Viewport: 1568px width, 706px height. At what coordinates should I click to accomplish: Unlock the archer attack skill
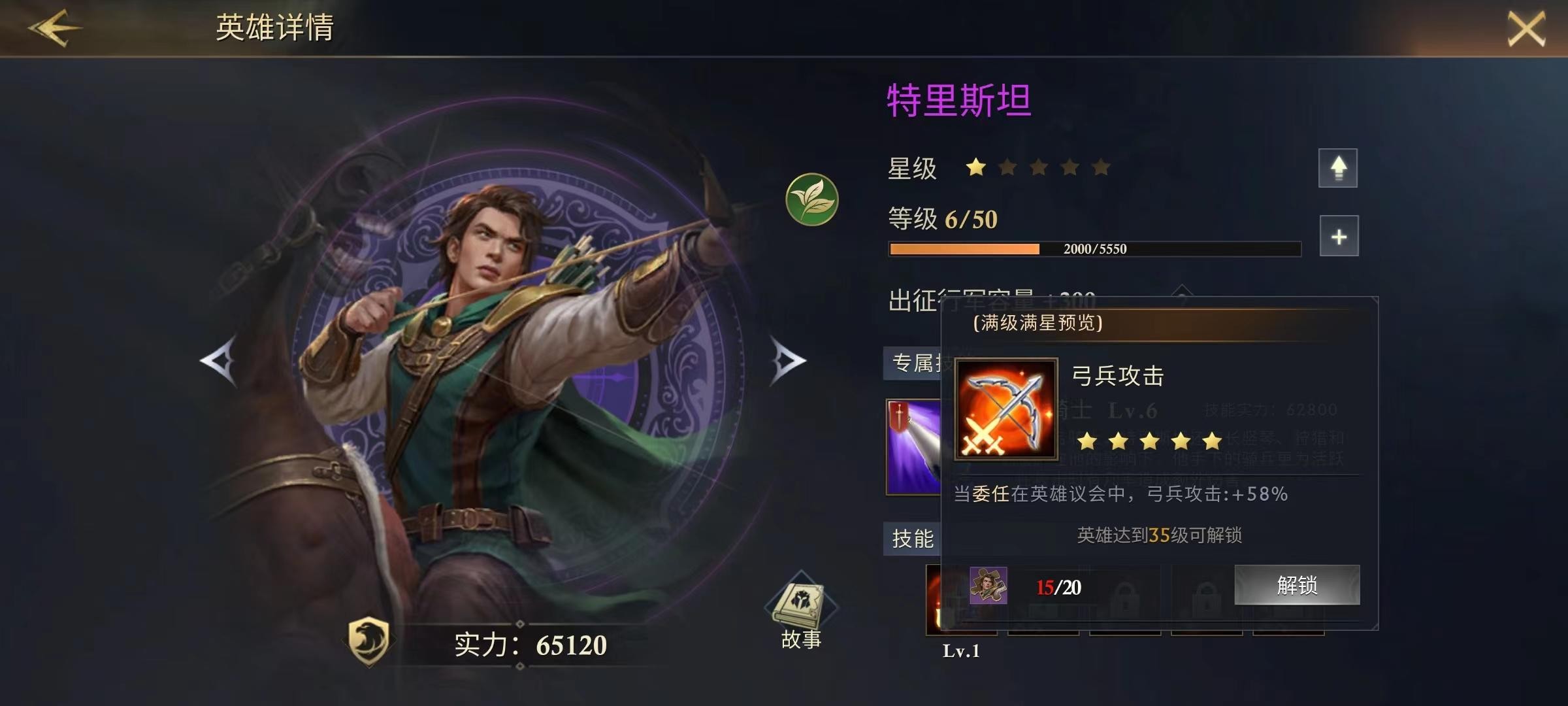(1297, 584)
